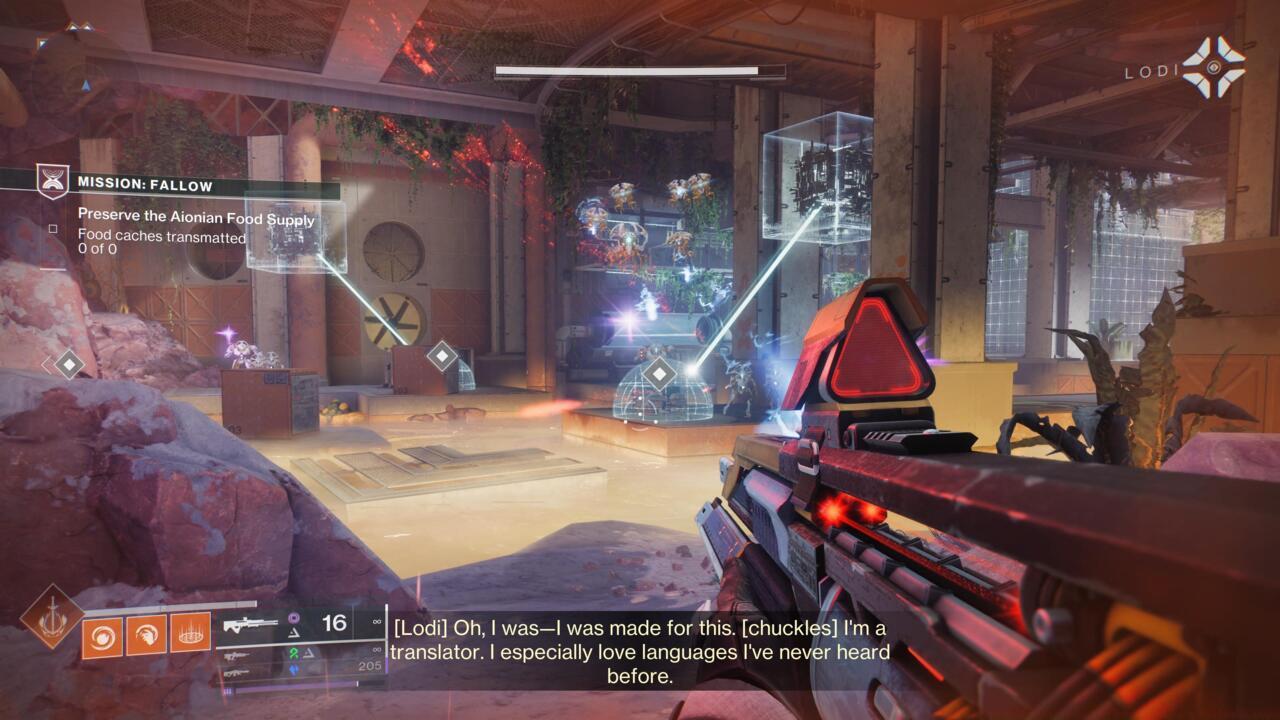This screenshot has height=720, width=1280.
Task: Click the green ammo pickup indicator icon
Action: tap(293, 654)
